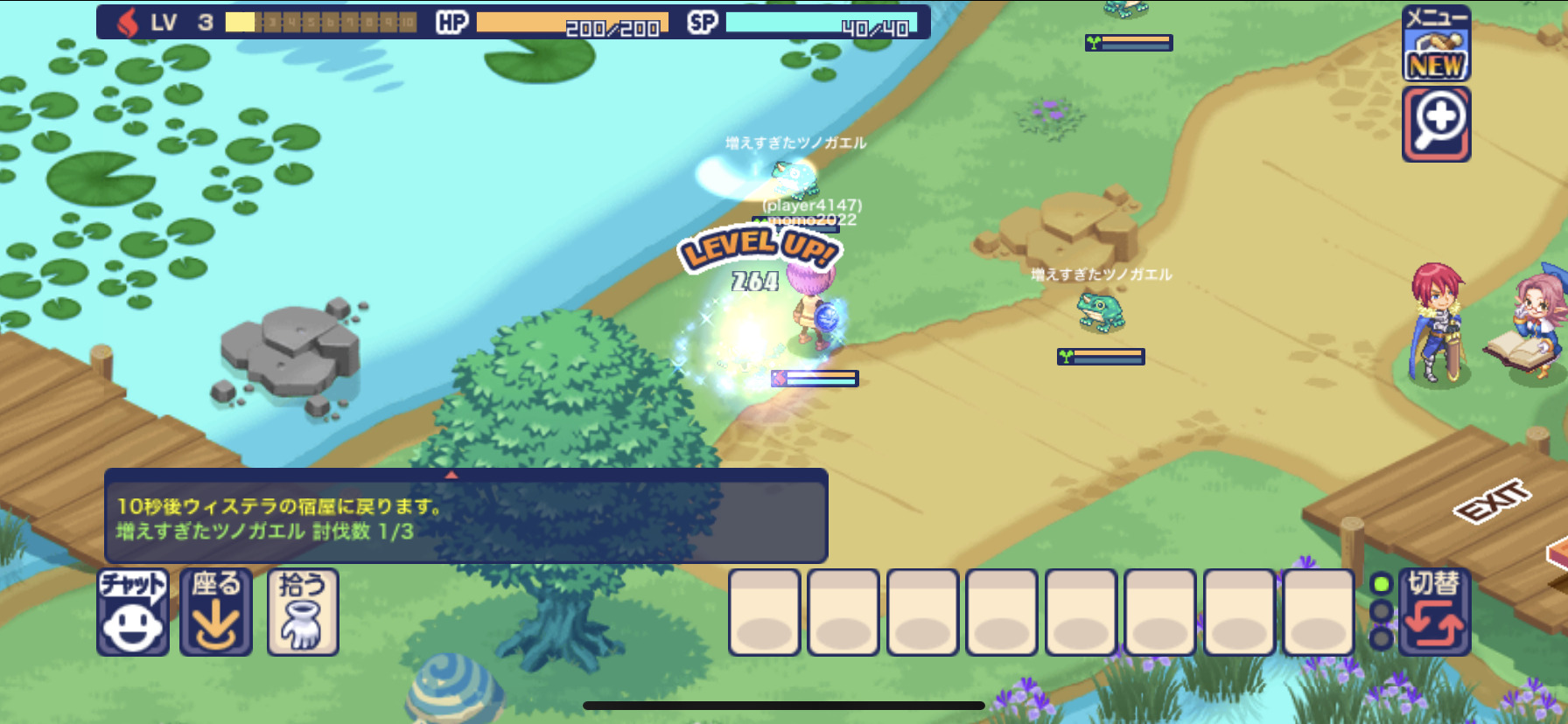The image size is (1568, 724).
Task: Expand the message log panel arrow
Action: (451, 475)
